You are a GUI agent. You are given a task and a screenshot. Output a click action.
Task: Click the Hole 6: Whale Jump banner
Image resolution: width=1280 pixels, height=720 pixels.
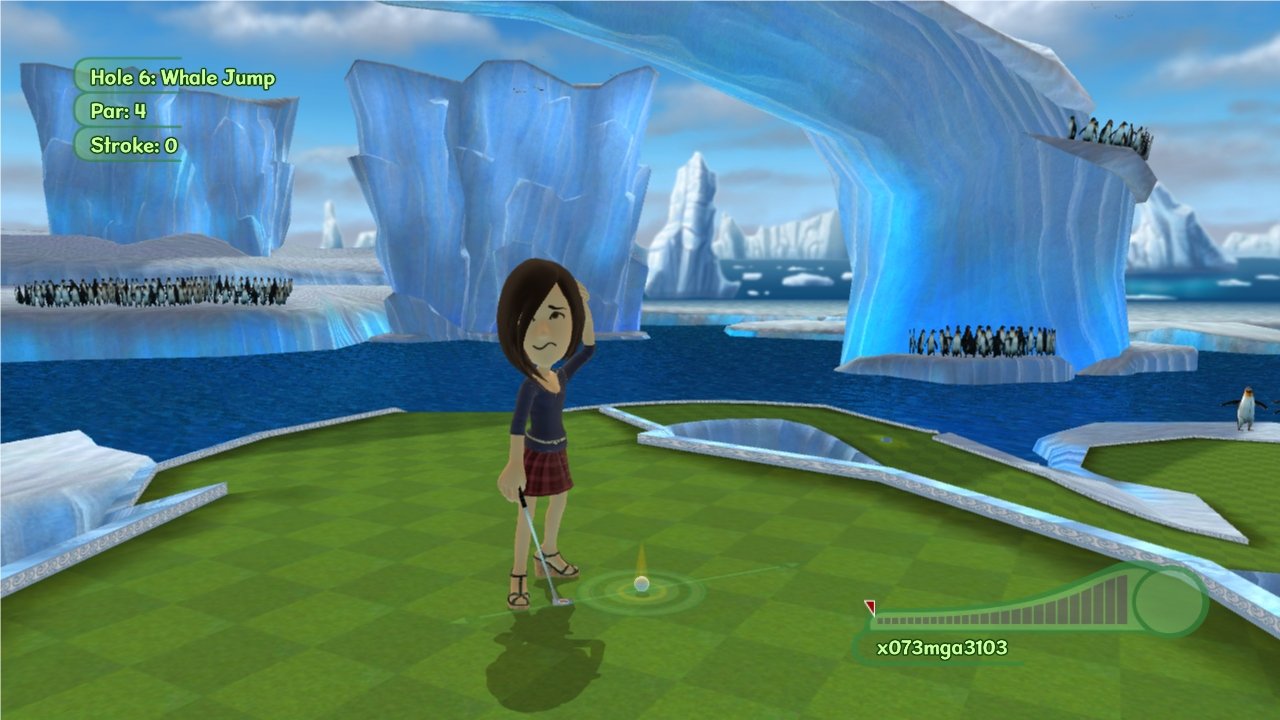tap(183, 77)
